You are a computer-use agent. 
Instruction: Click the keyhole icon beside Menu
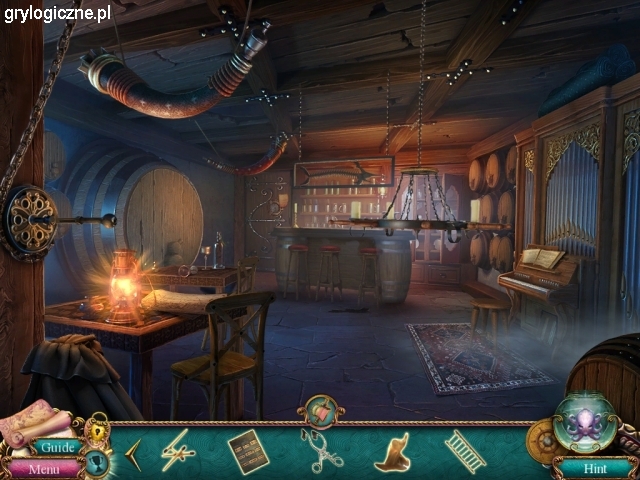coord(96,462)
